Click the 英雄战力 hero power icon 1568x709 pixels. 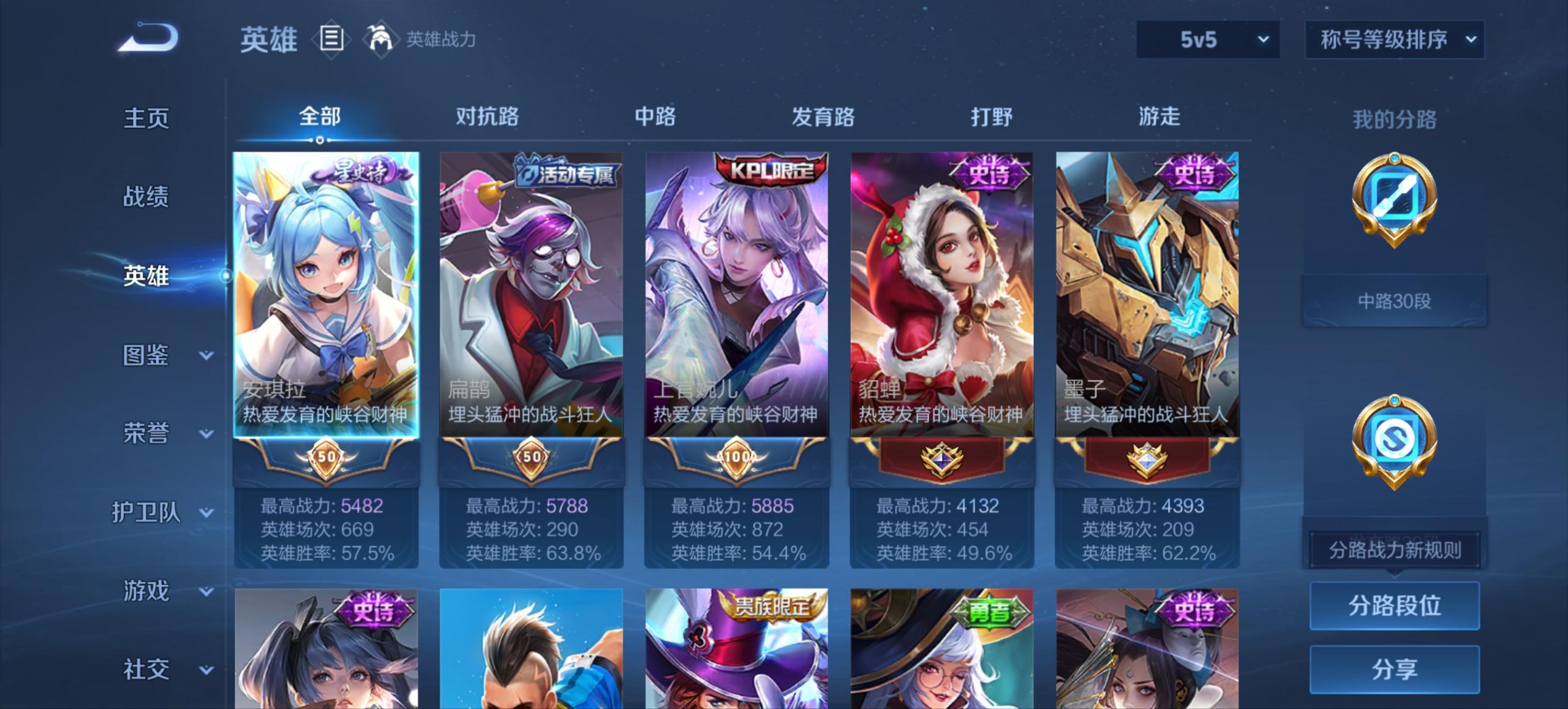pyautogui.click(x=382, y=38)
